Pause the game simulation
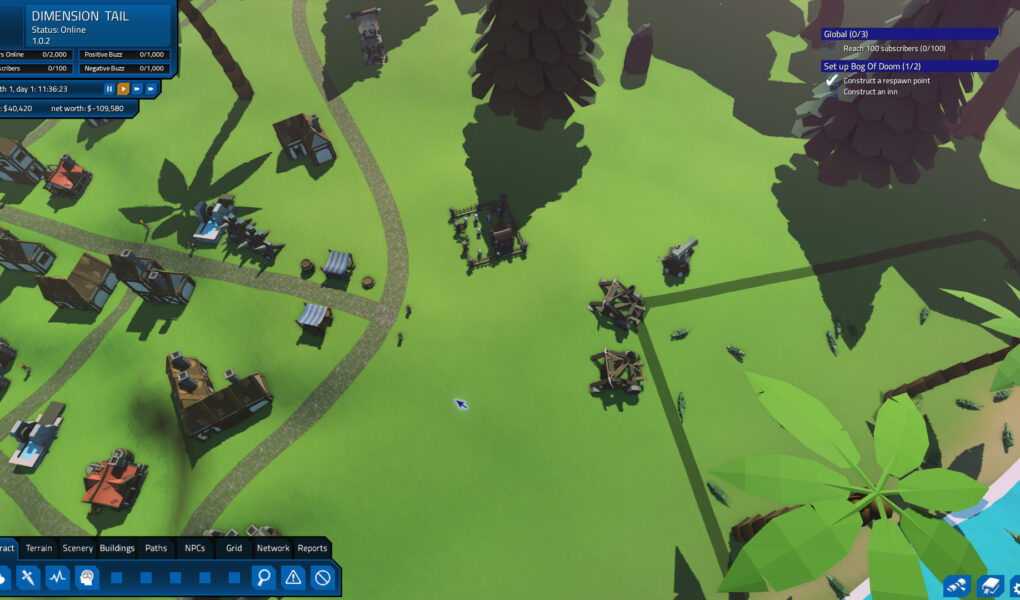The width and height of the screenshot is (1020, 600). click(x=110, y=89)
